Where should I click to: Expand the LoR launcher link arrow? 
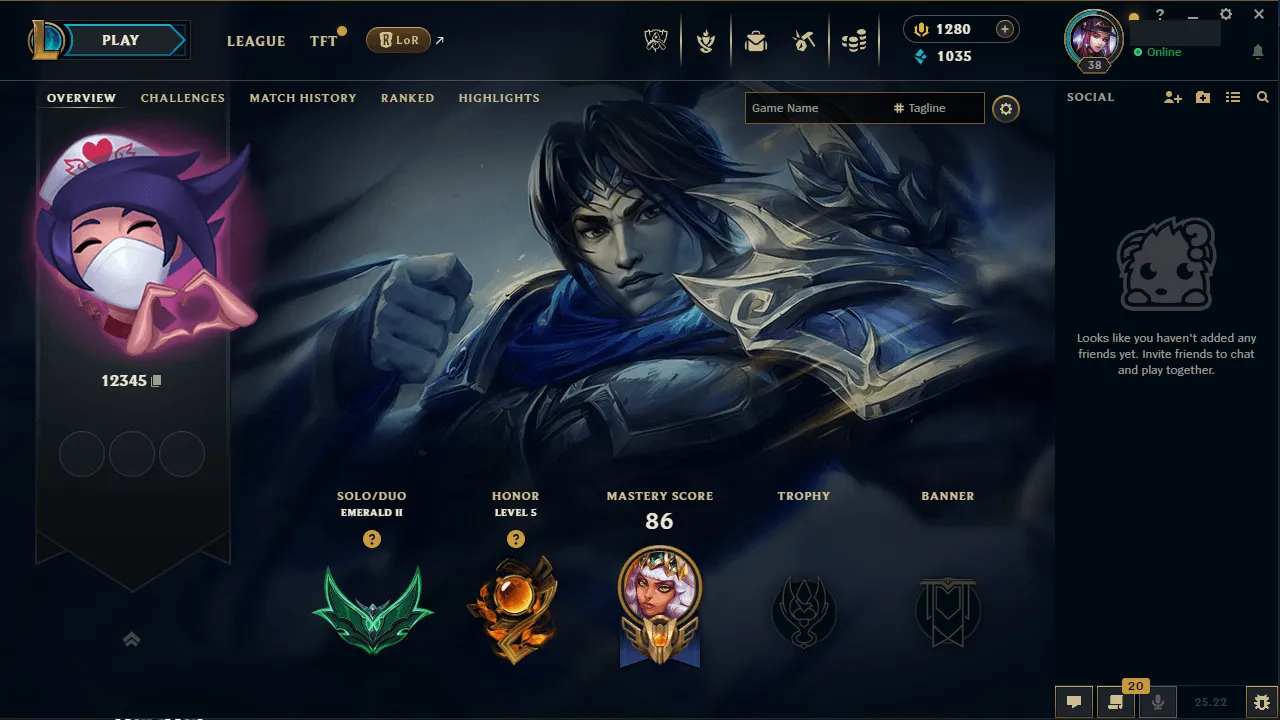pos(437,41)
